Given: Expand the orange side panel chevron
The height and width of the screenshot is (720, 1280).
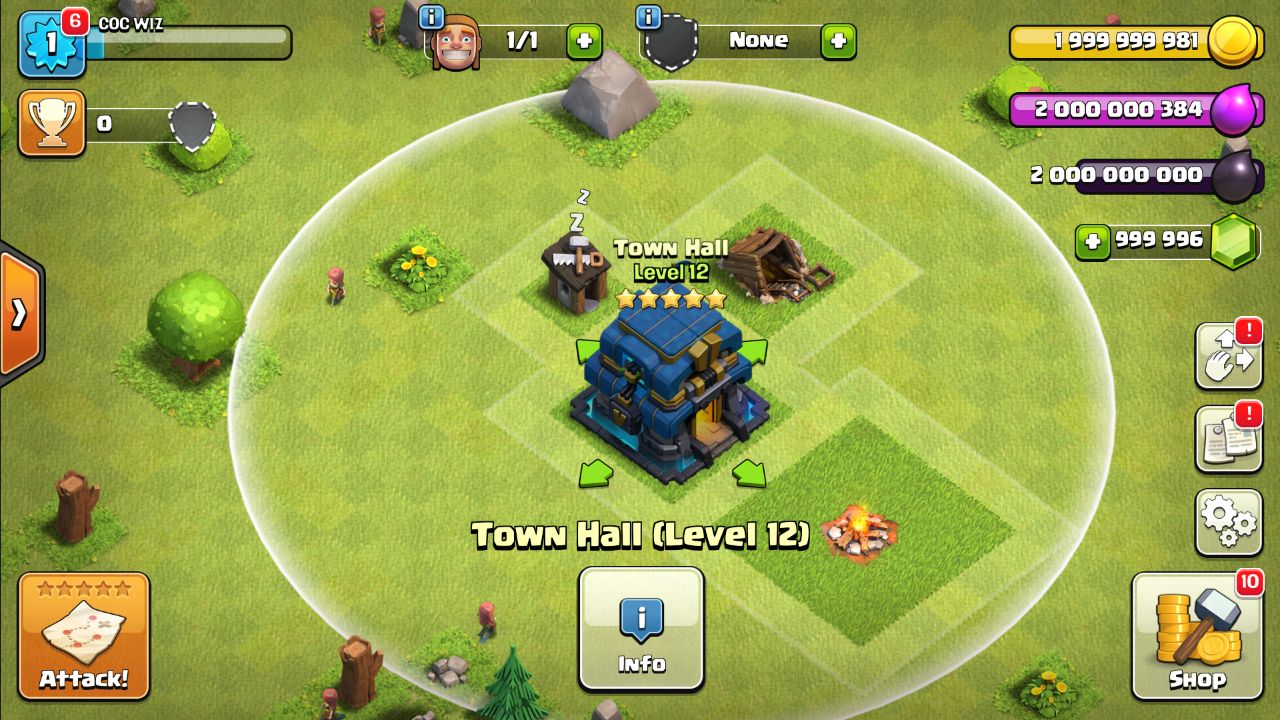Looking at the screenshot, I should [16, 315].
